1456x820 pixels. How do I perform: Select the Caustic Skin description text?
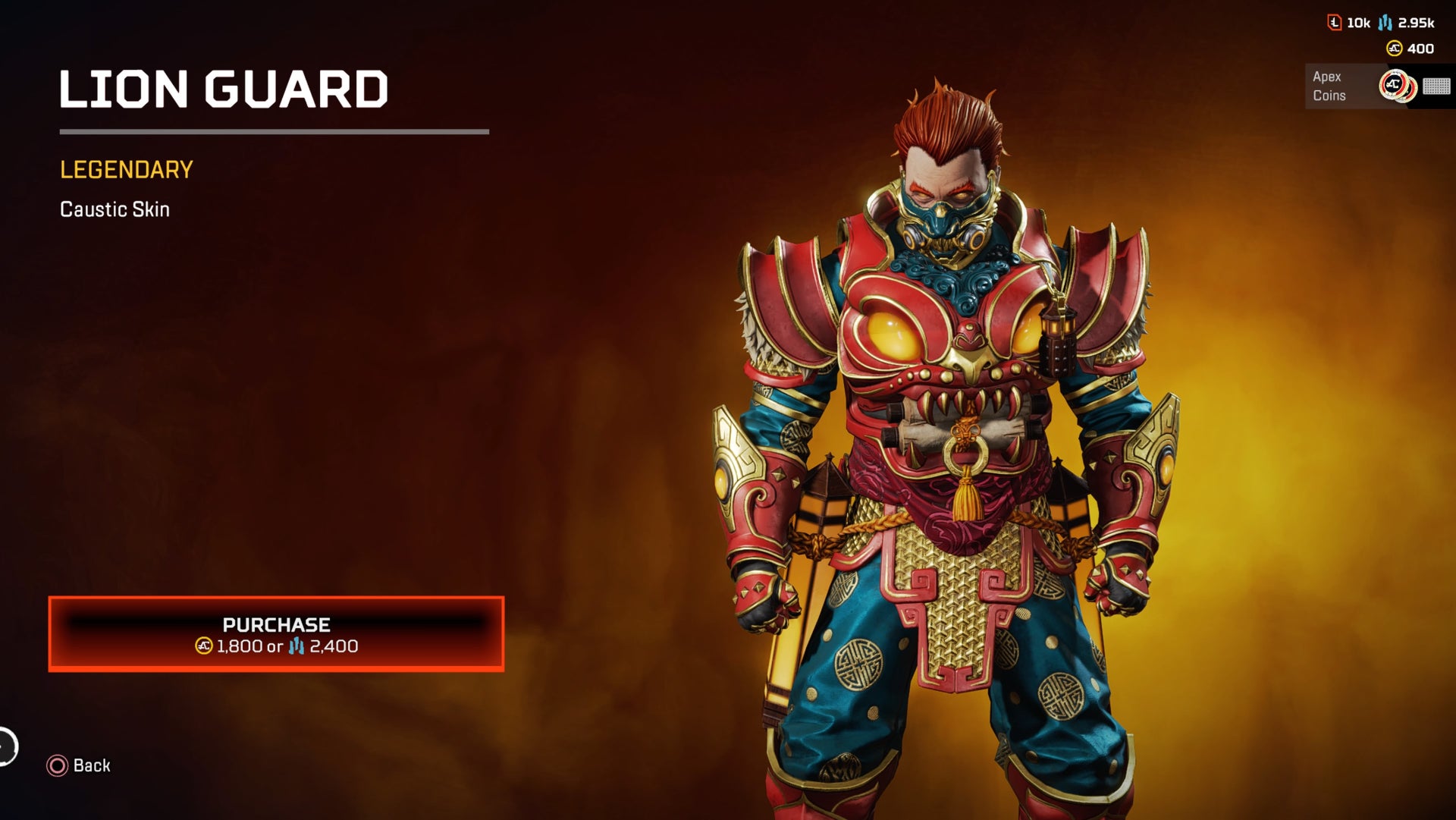(115, 210)
